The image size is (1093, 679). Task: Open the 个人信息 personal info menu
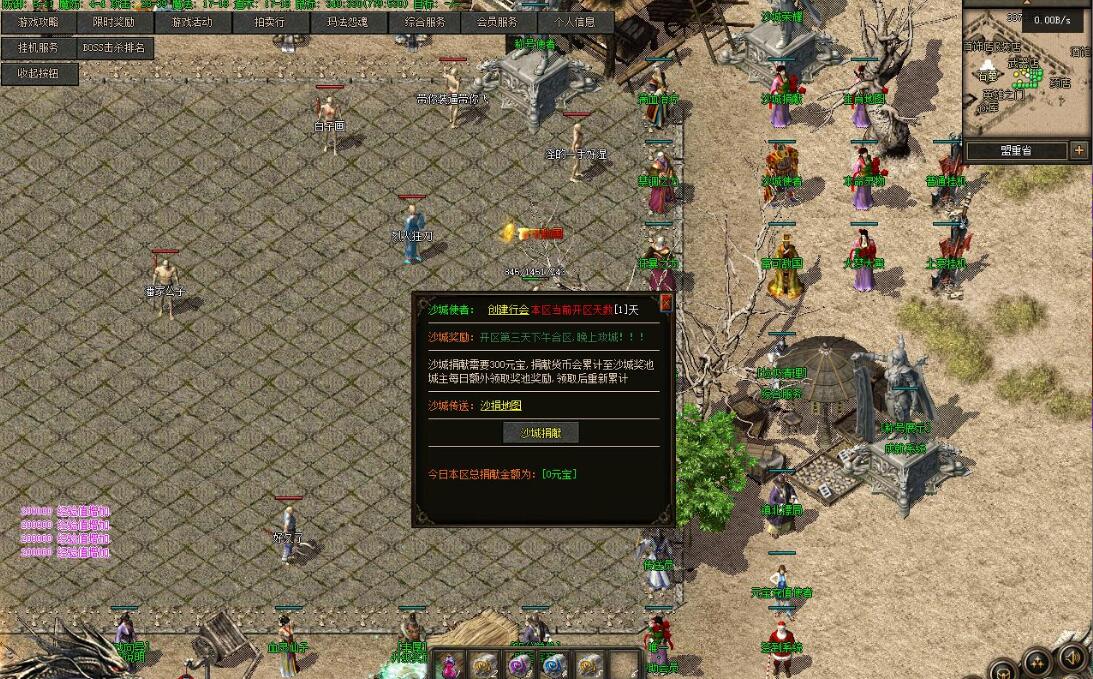(574, 22)
